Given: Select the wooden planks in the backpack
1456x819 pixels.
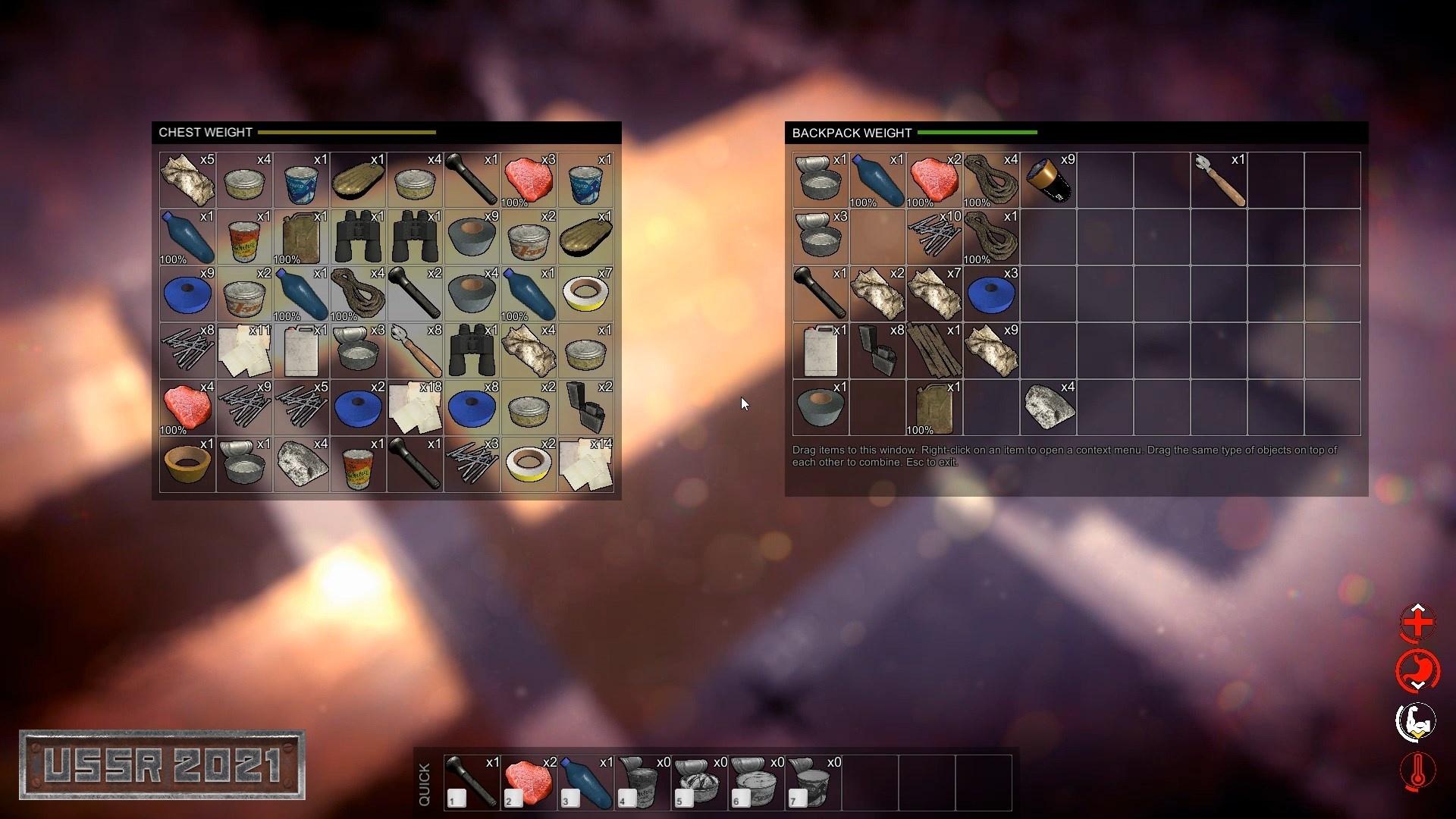Looking at the screenshot, I should (x=934, y=351).
